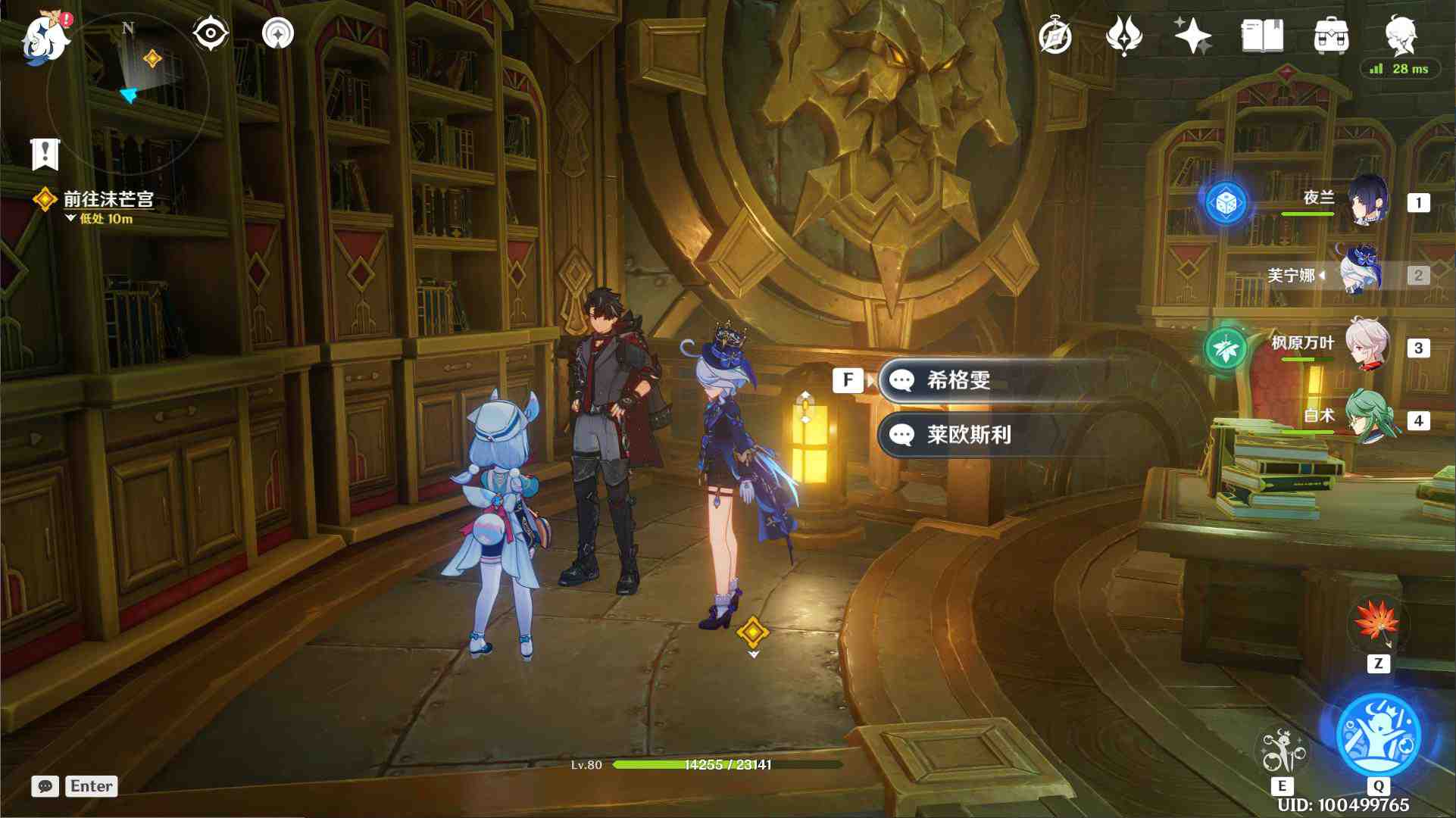Open the chat speech bubble icon
The image size is (1456, 818).
45,786
